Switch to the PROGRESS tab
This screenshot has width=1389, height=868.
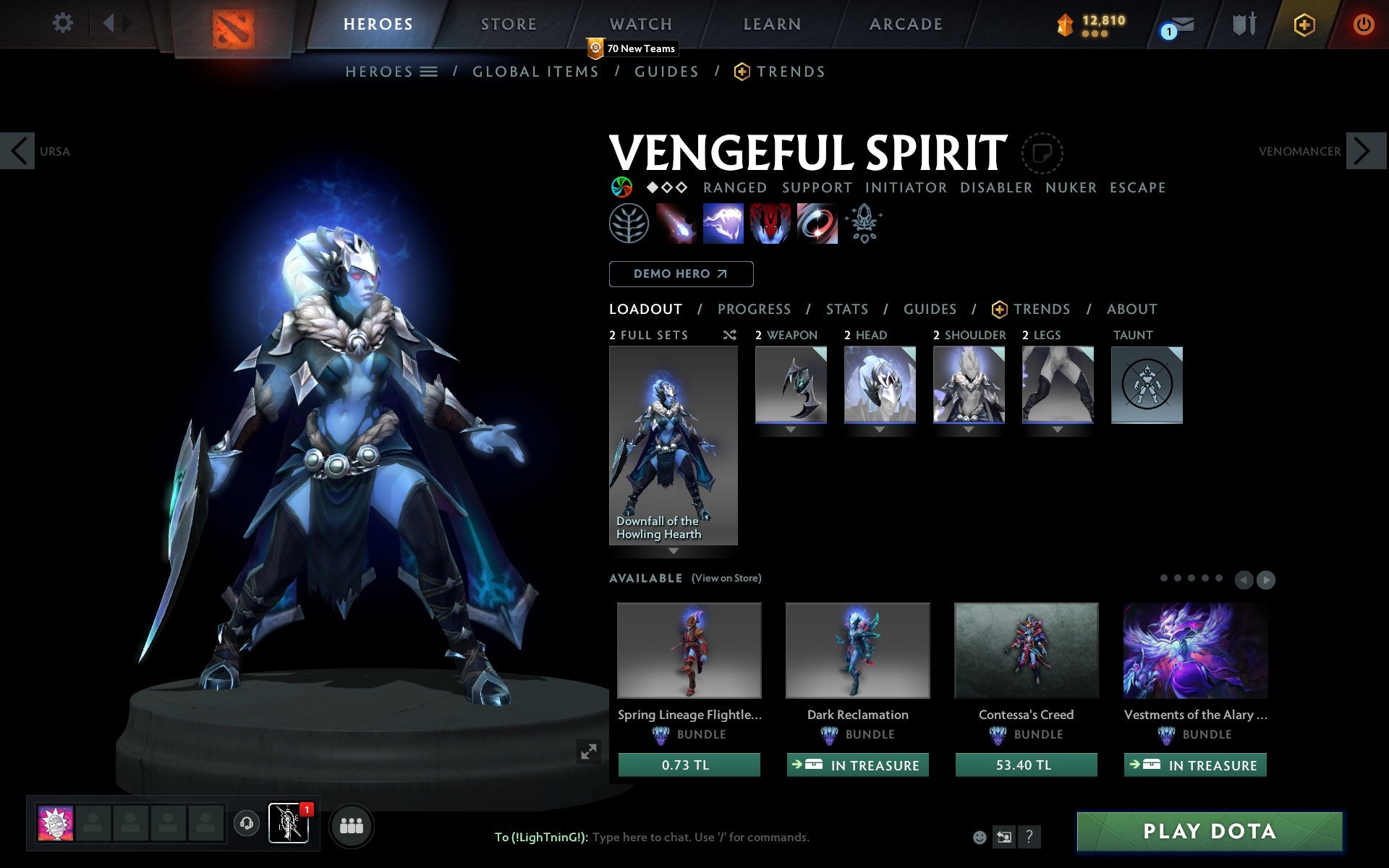click(754, 309)
